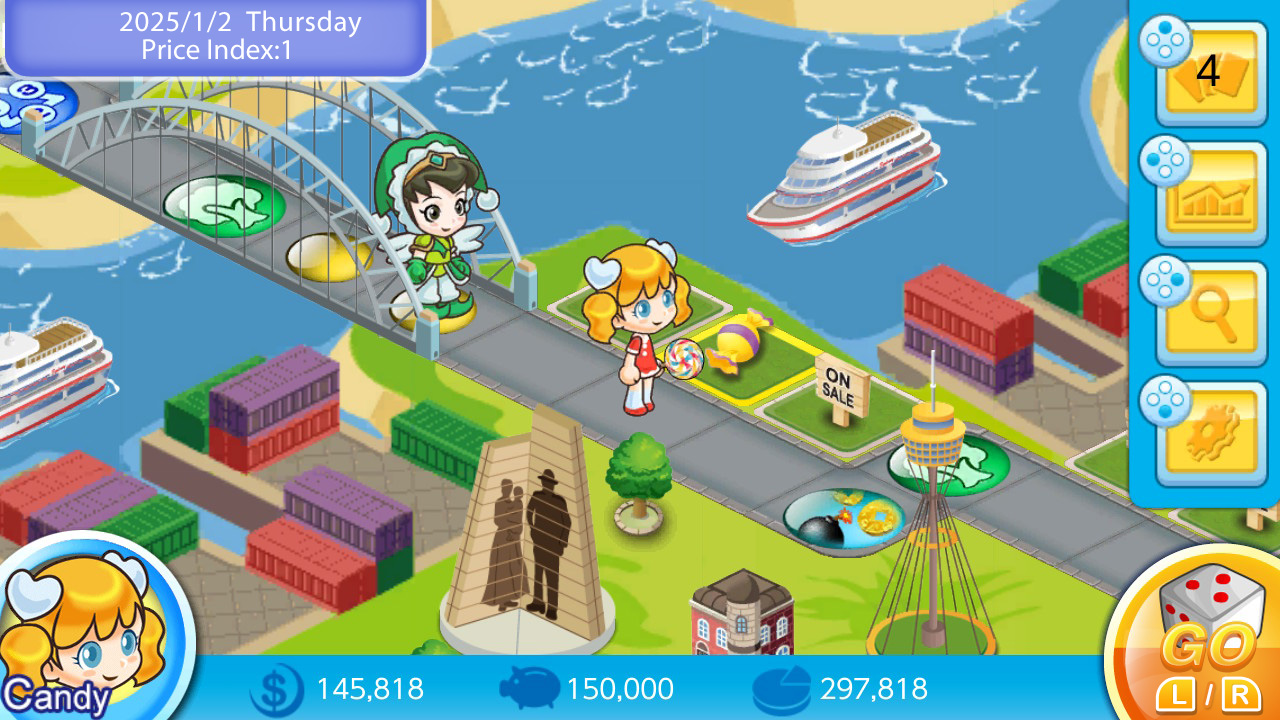
Task: Open the piggy bank deposit display
Action: (527, 689)
